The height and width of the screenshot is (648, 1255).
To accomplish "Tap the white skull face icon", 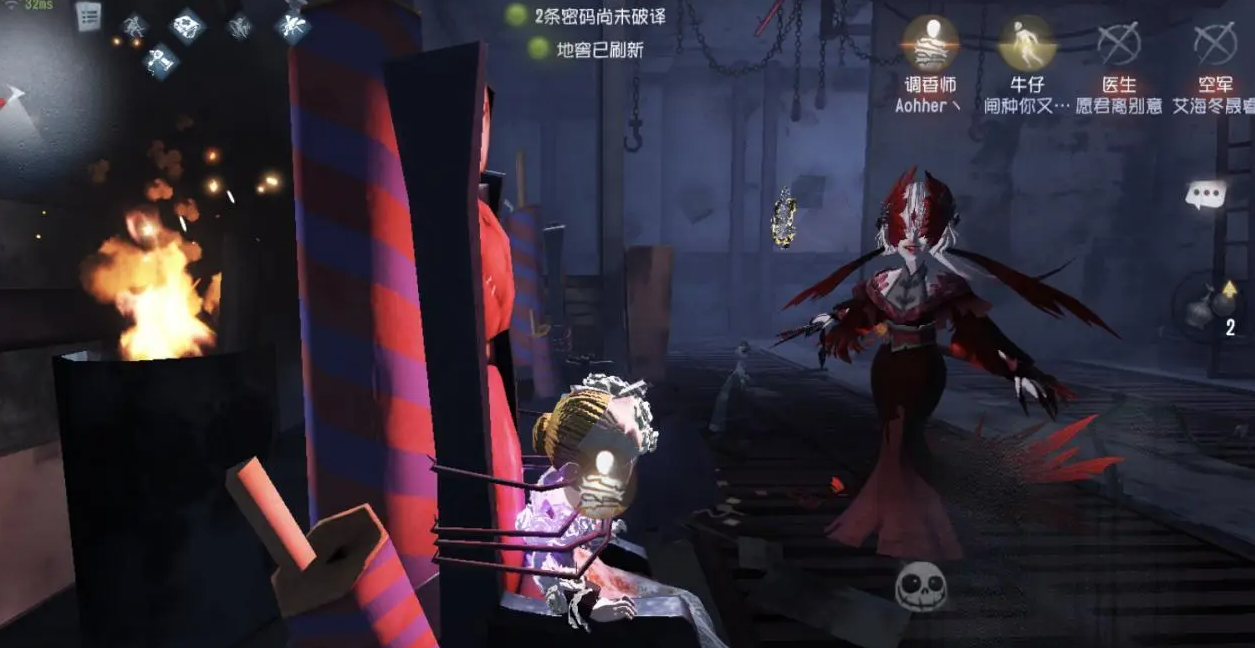I will [x=921, y=585].
